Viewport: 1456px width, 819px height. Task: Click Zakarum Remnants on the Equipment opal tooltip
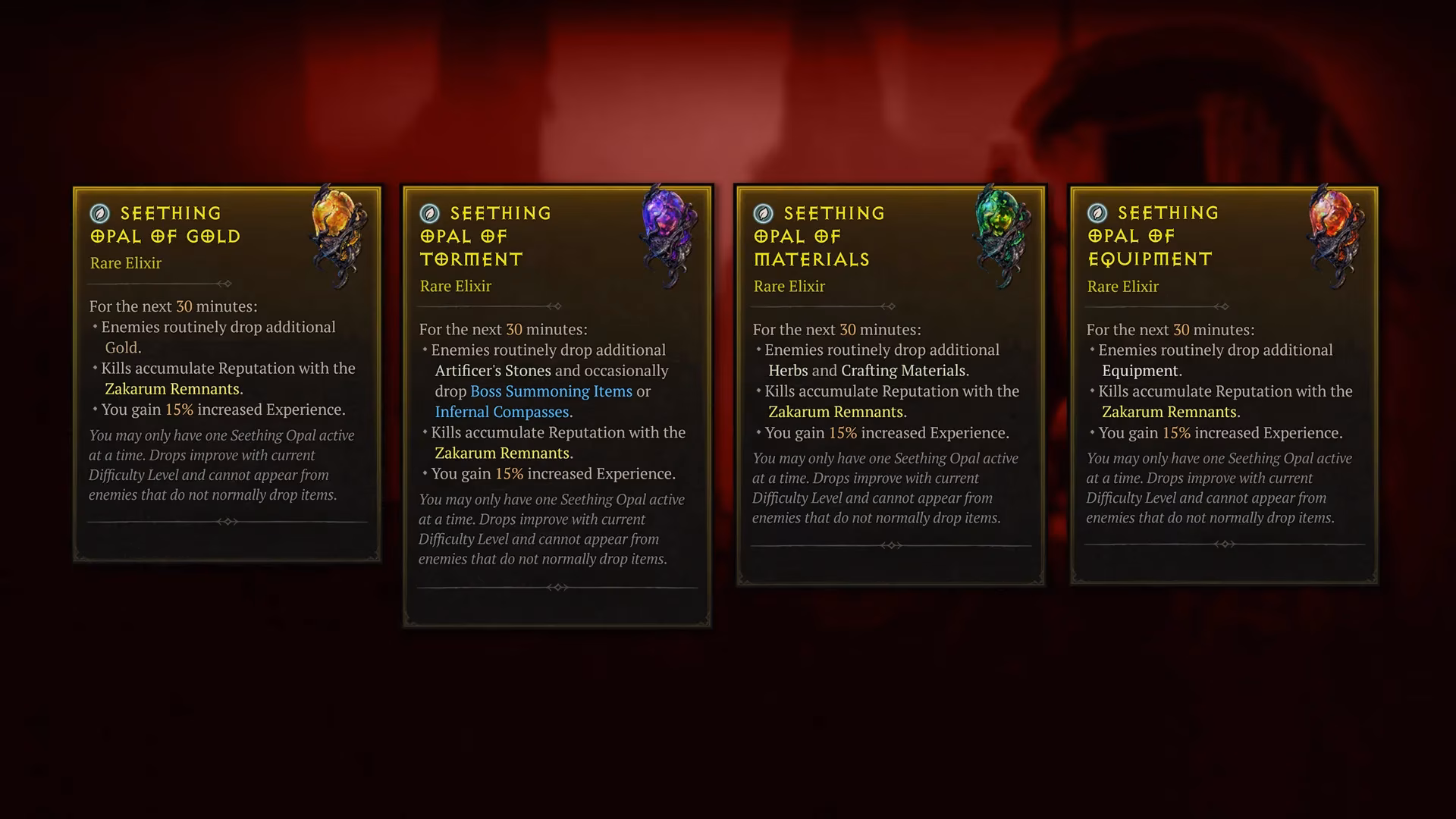(x=1171, y=412)
